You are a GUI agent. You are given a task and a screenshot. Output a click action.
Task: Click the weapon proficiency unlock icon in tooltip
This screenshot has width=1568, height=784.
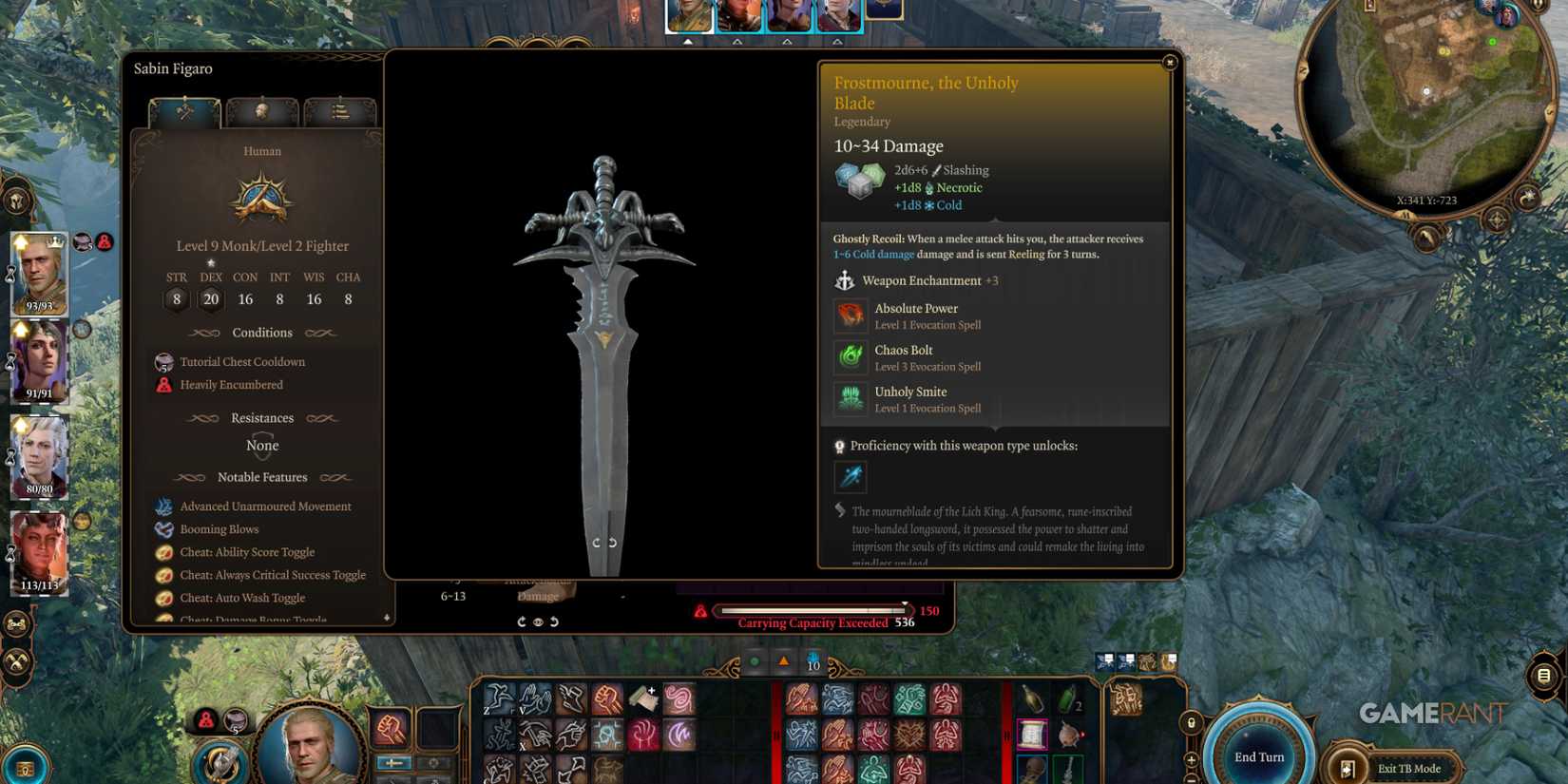click(851, 477)
